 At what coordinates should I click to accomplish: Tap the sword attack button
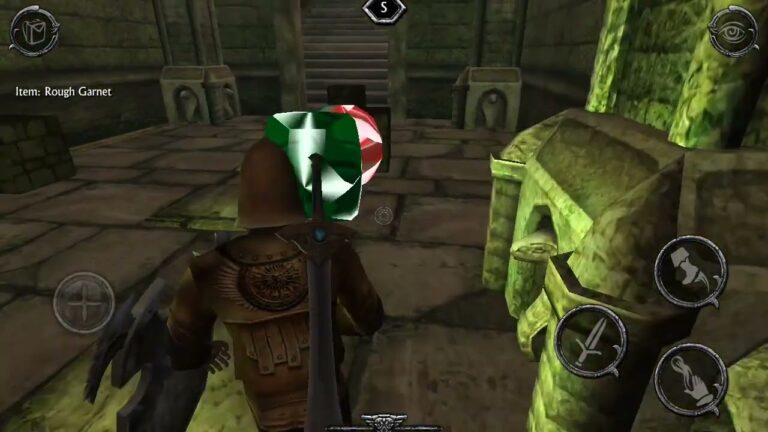point(590,341)
